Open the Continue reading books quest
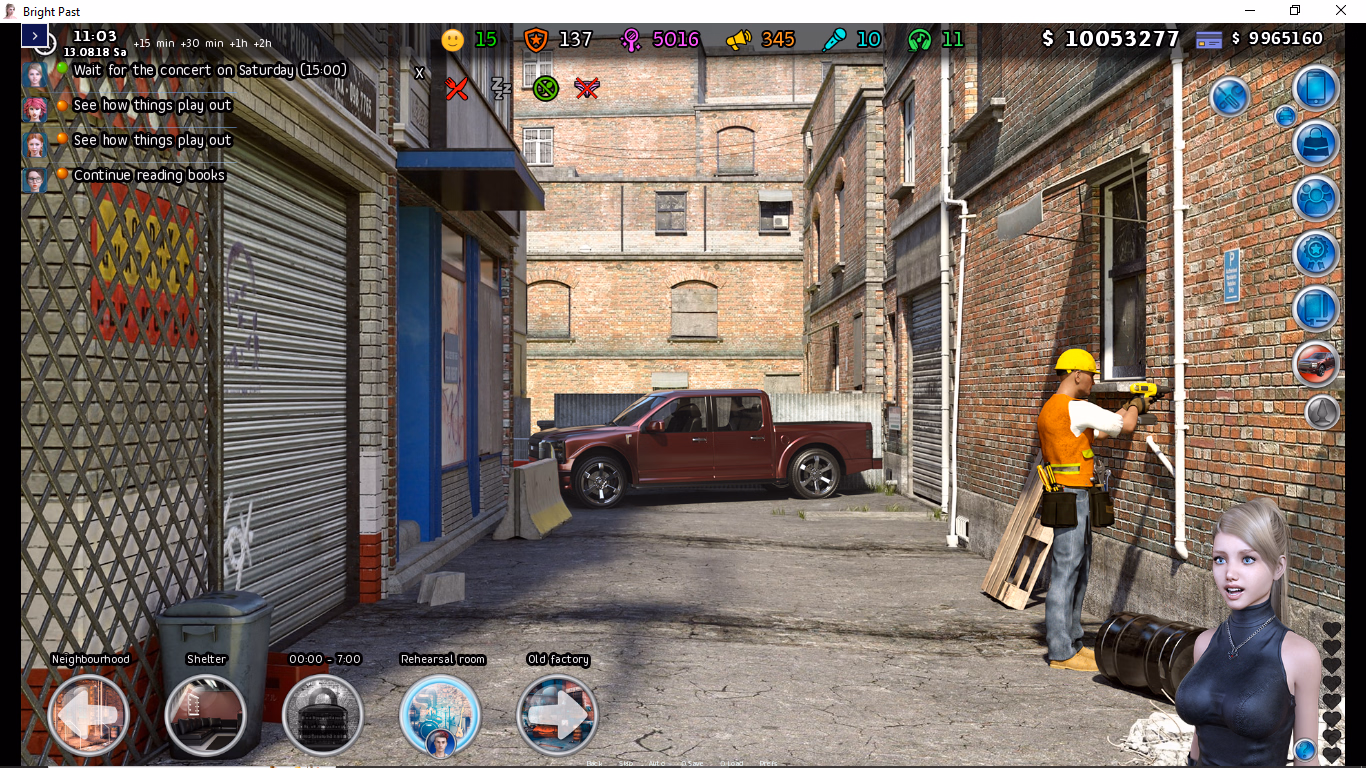1366x768 pixels. (149, 175)
